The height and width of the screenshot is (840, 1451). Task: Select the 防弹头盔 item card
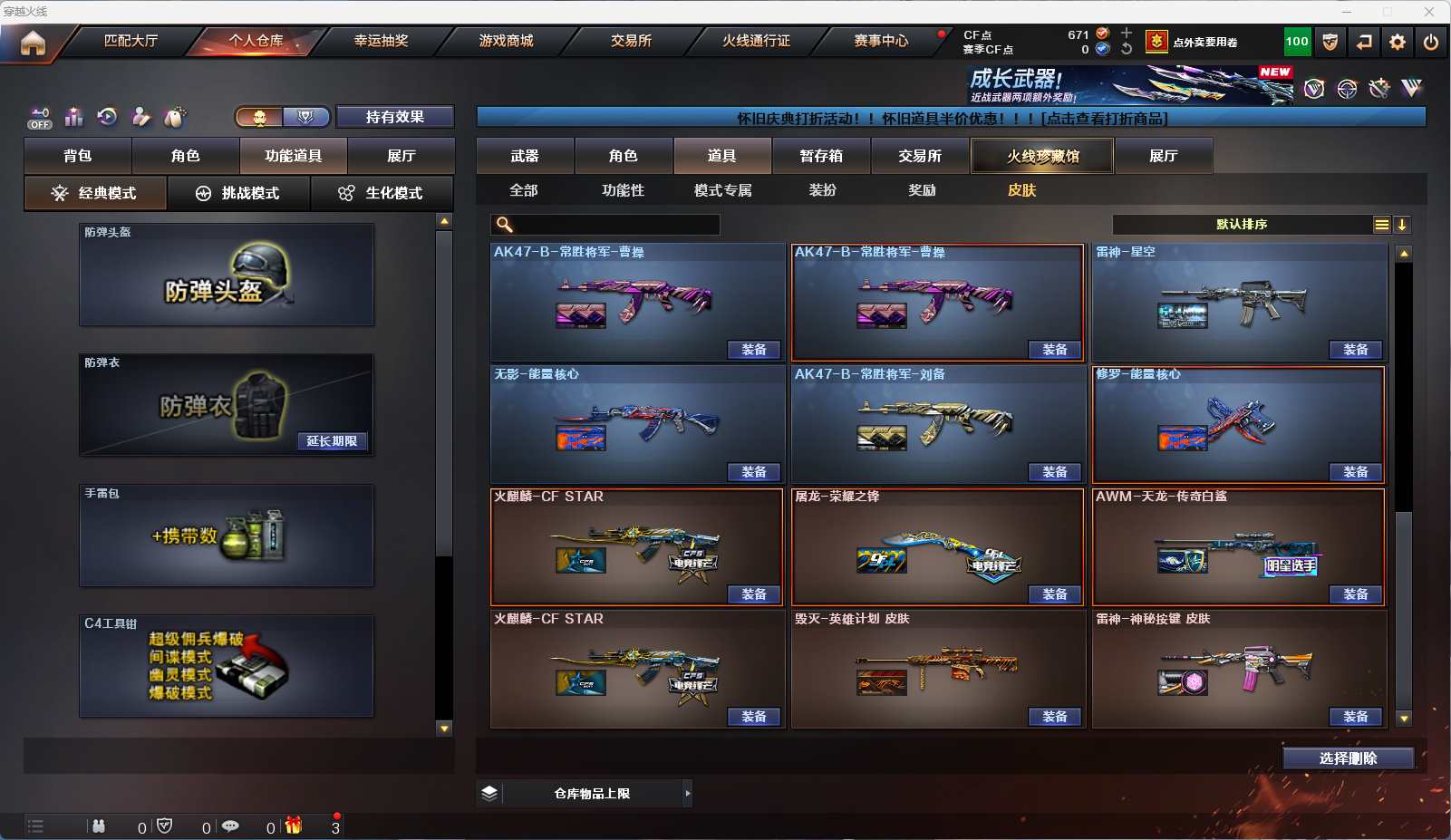[x=227, y=275]
